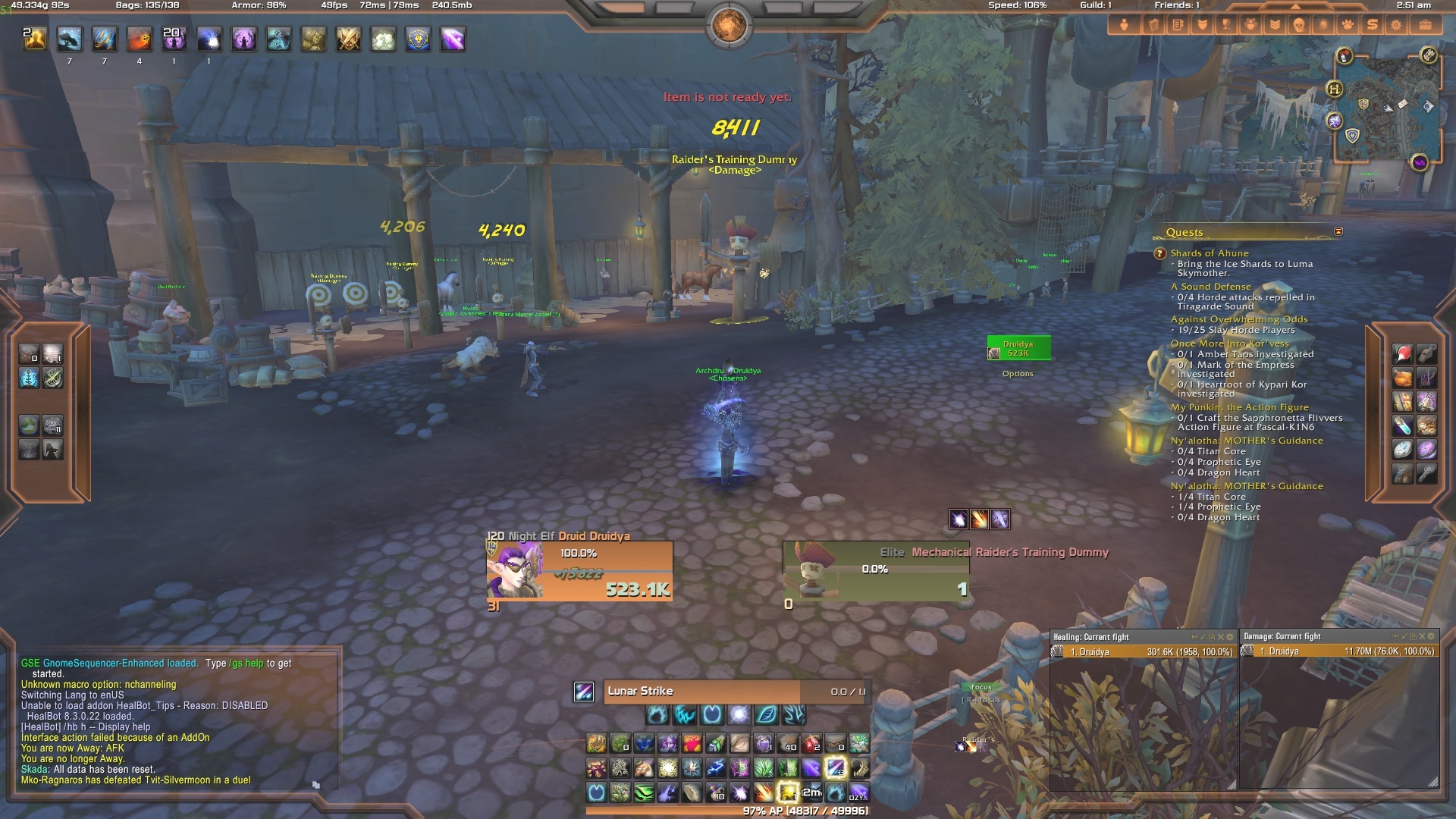Activate the highlighted yellow sun ability
The image size is (1456, 819).
coord(788,792)
